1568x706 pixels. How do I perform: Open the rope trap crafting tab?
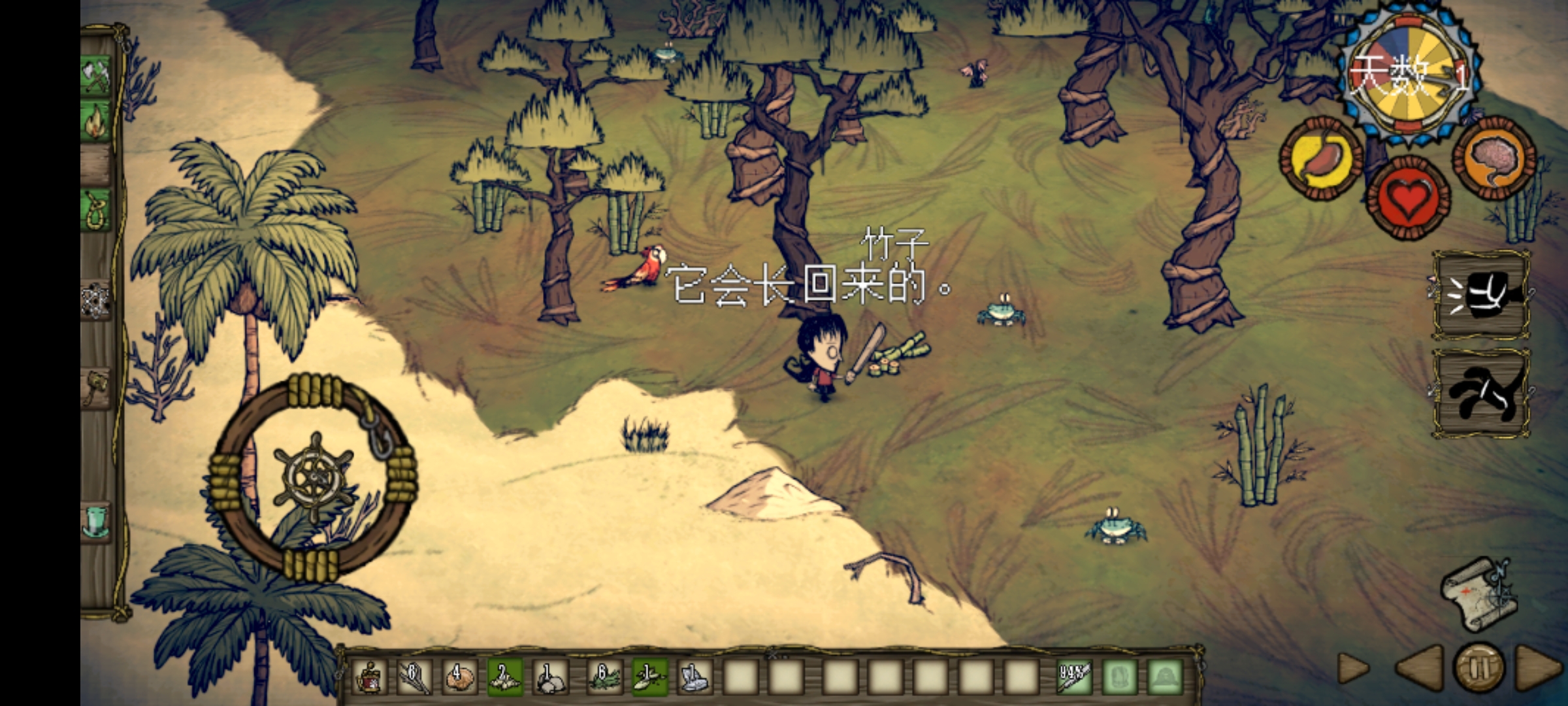coord(97,209)
